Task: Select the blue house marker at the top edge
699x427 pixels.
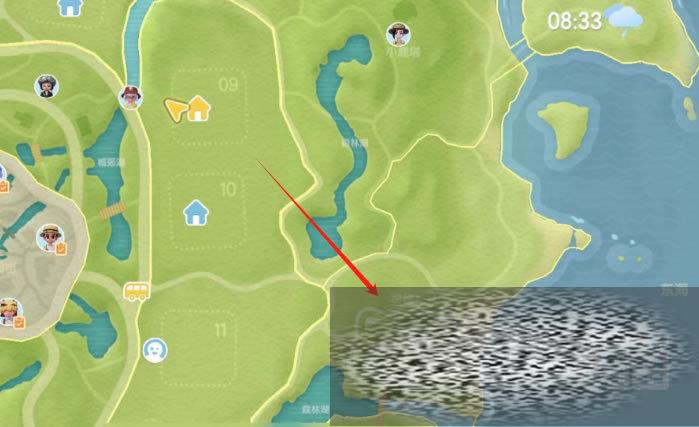Action: point(69,6)
